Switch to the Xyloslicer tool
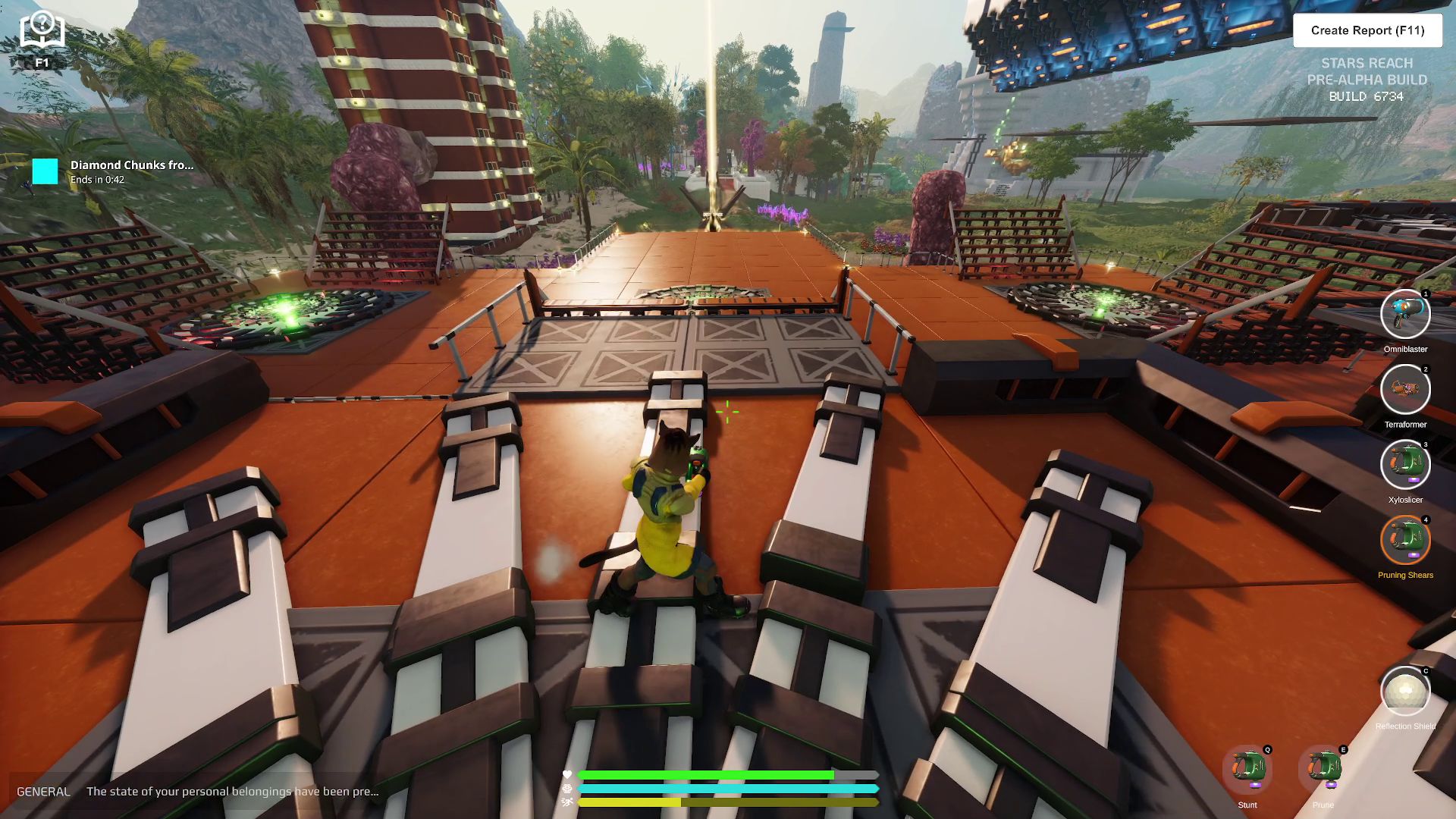The height and width of the screenshot is (819, 1456). pos(1405,465)
